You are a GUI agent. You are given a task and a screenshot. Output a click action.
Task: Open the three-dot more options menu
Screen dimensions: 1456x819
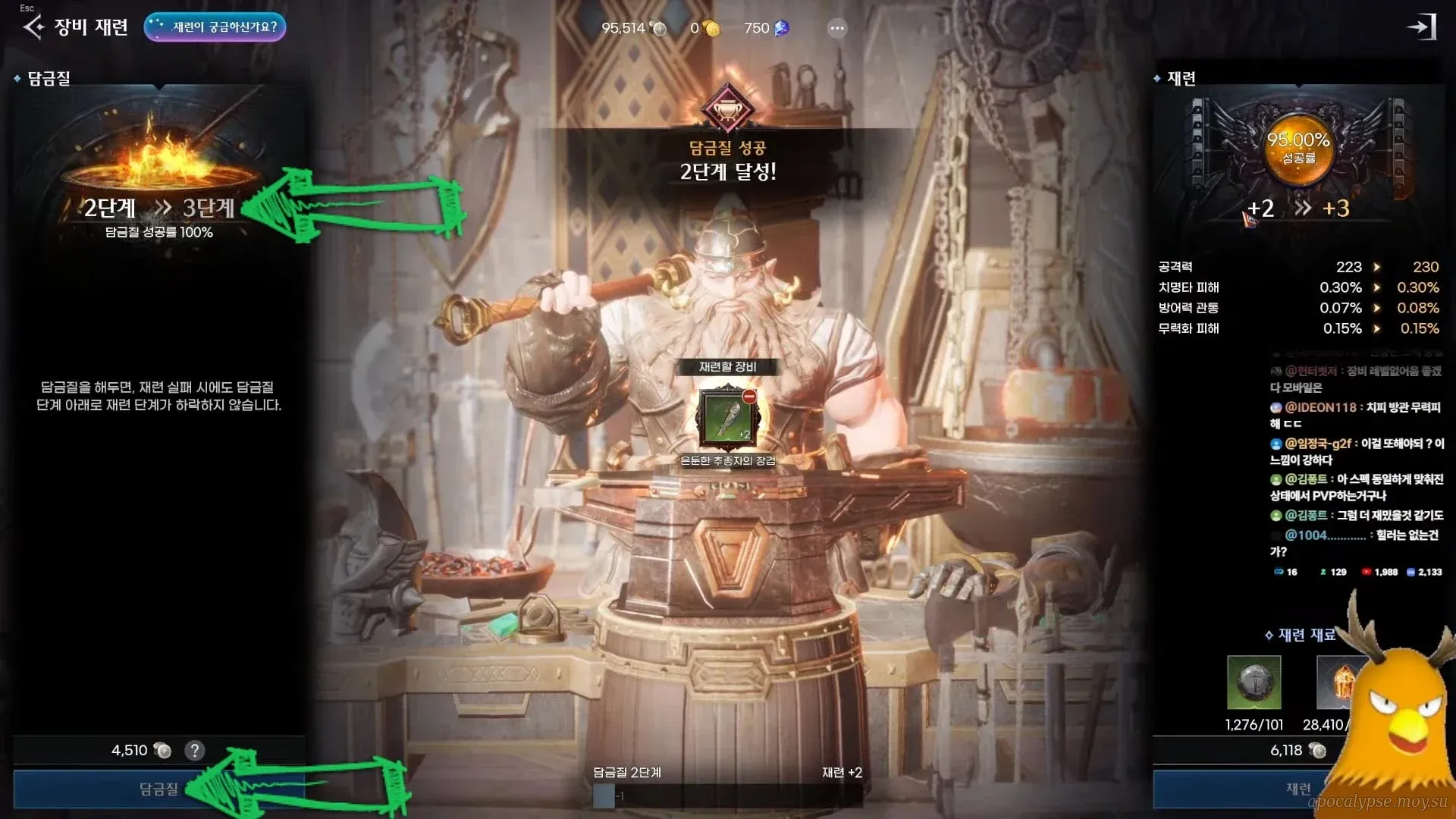(x=837, y=28)
